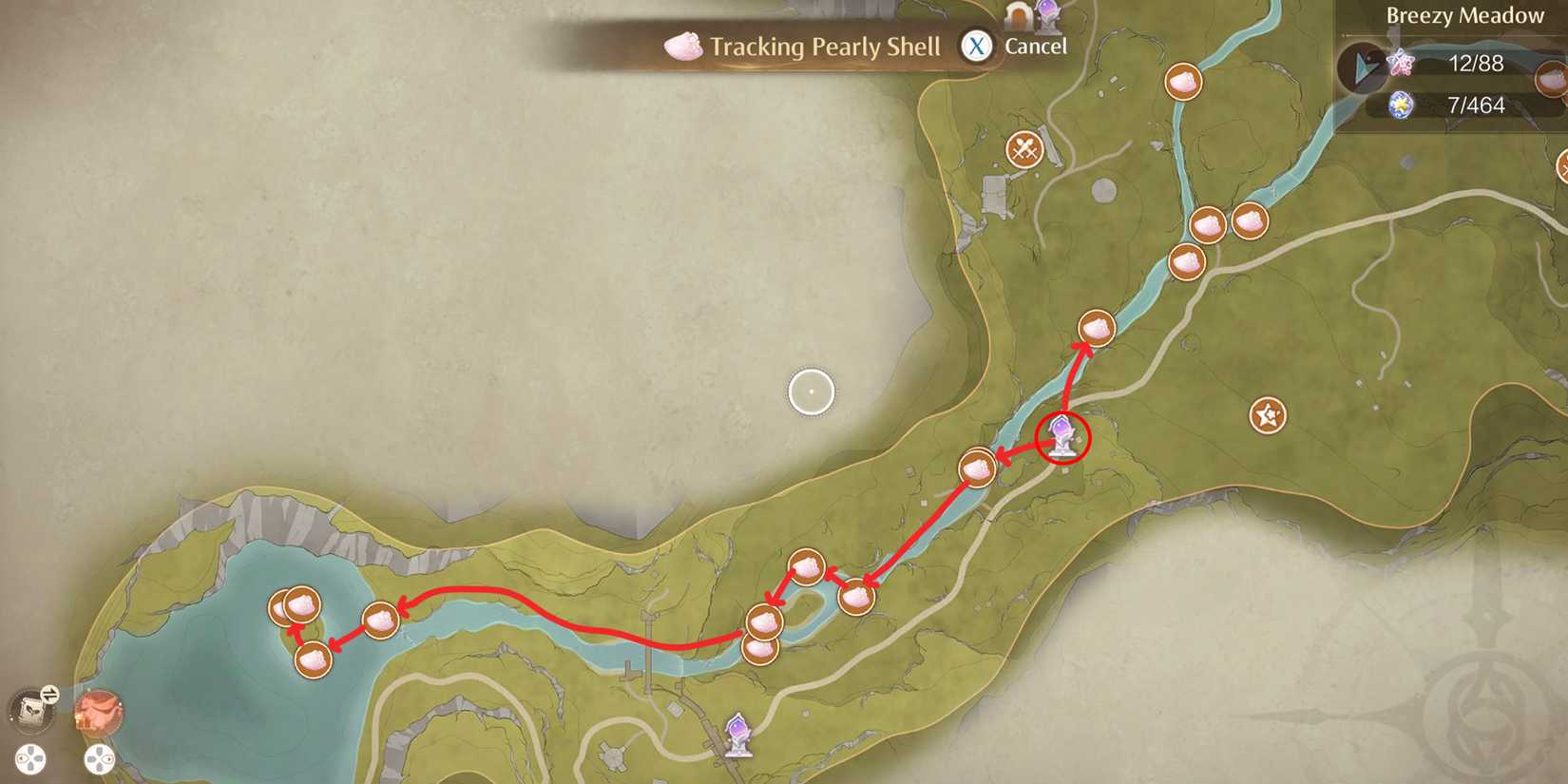Cancel Pearly Shell tracking with the X button
The image size is (1568, 784).
pos(975,44)
